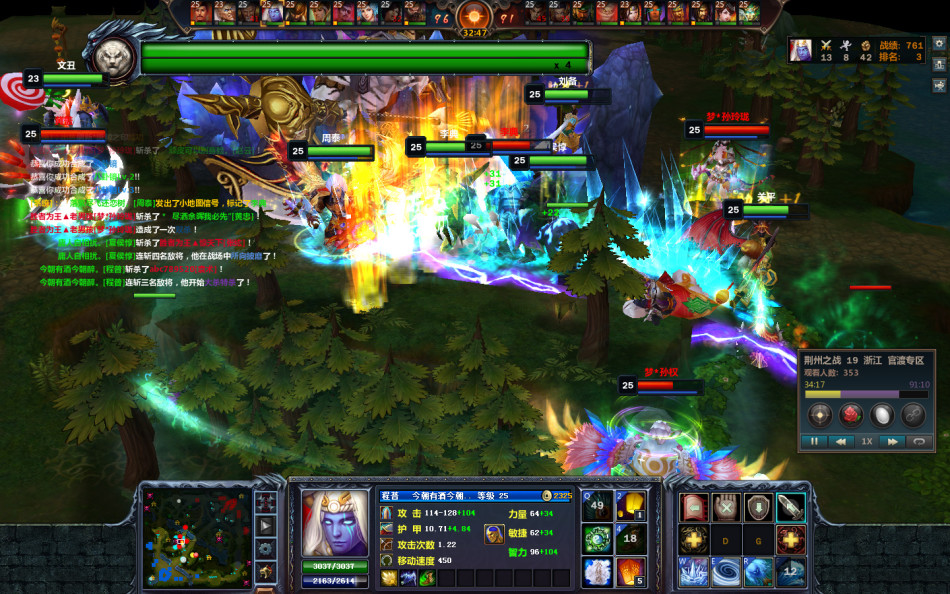Rewind the replay speed
The width and height of the screenshot is (950, 594).
tap(842, 441)
